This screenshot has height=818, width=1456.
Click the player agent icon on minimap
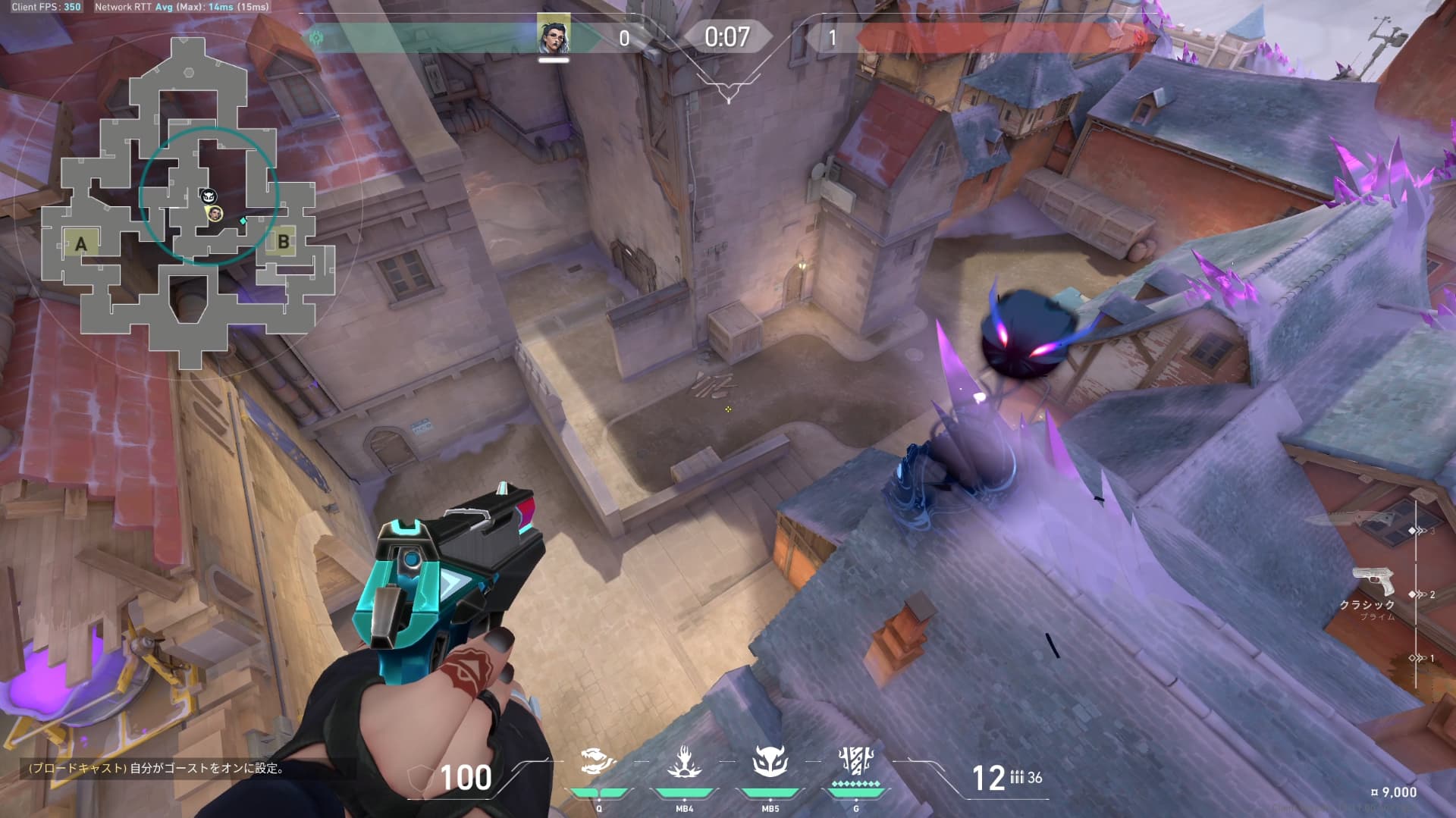(x=215, y=214)
